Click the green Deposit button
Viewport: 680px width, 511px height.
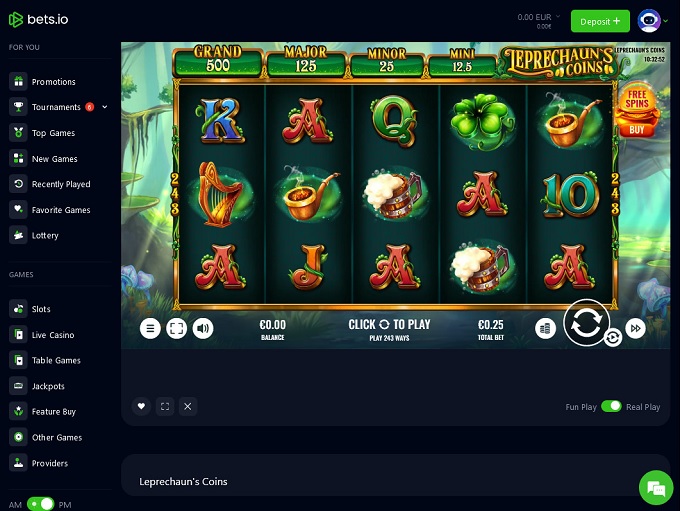tap(600, 20)
